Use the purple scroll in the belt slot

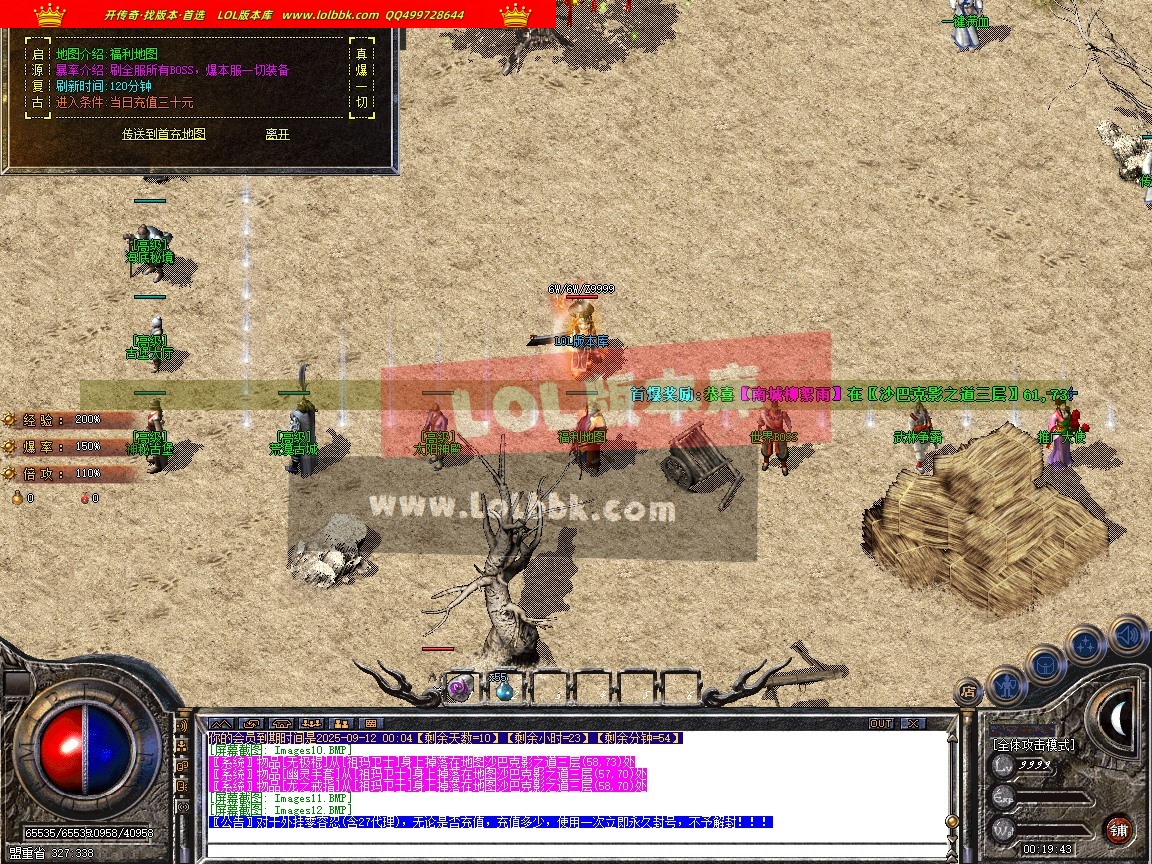[460, 688]
